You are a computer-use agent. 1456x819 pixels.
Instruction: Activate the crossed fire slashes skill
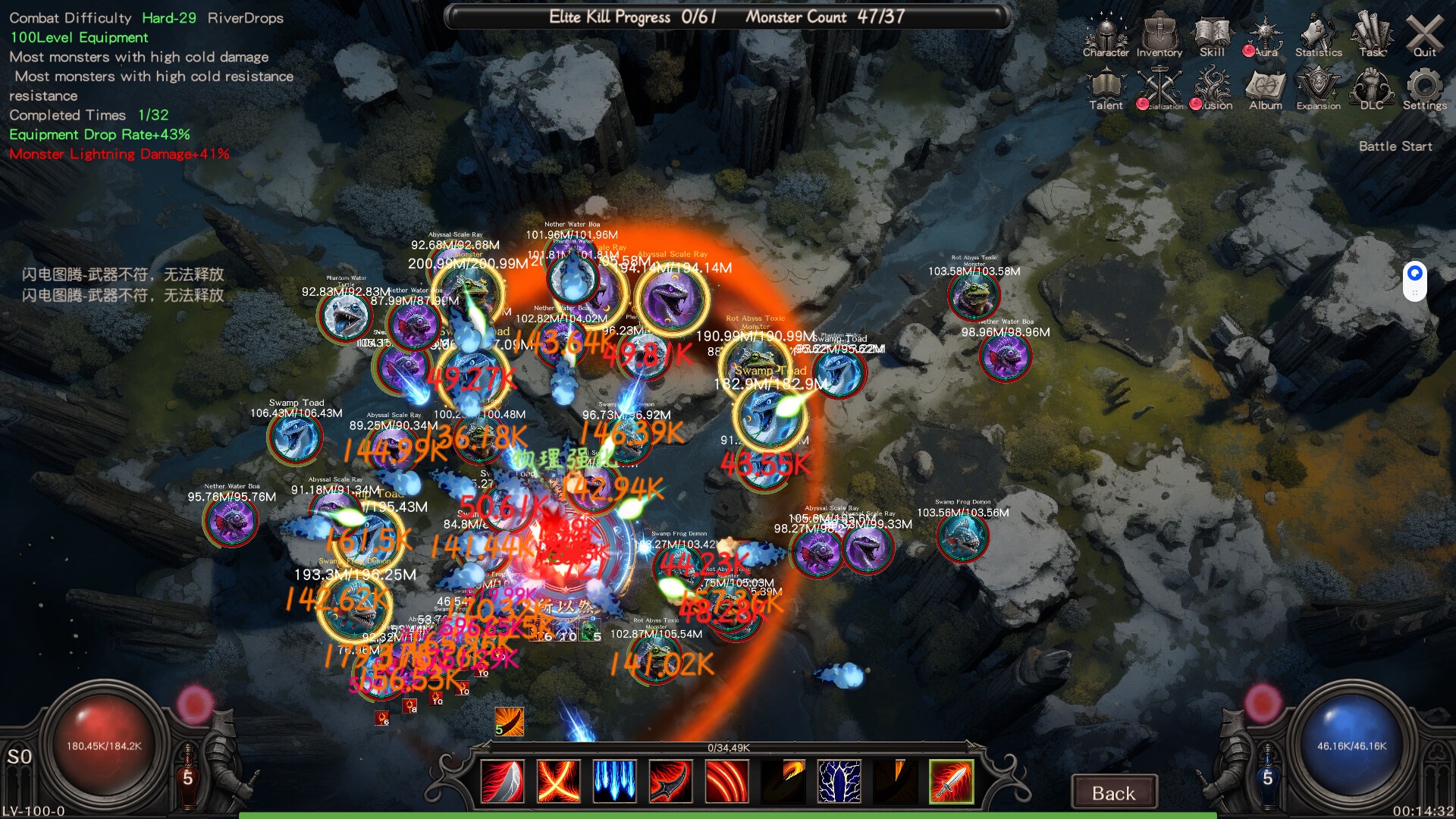click(558, 781)
